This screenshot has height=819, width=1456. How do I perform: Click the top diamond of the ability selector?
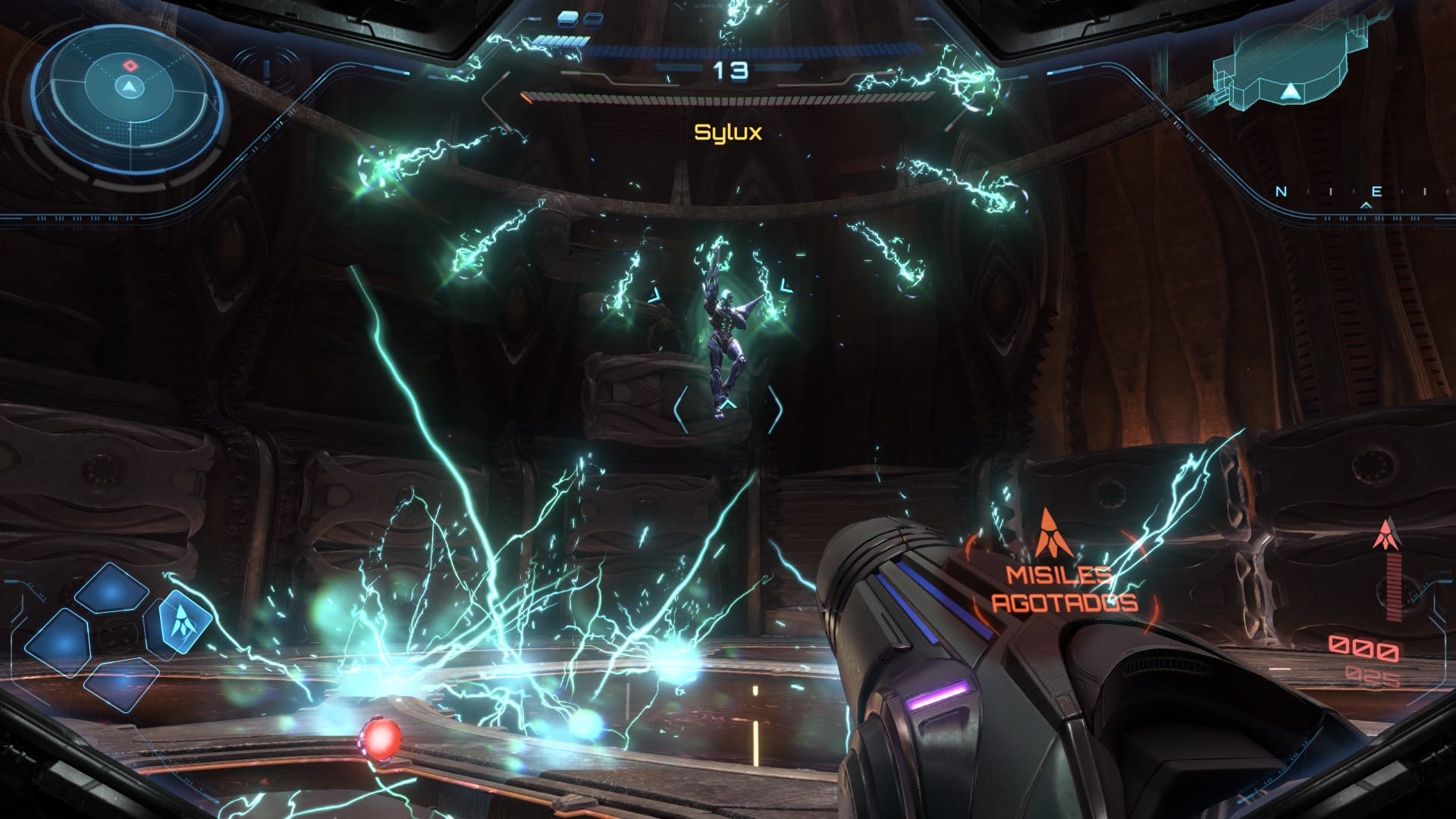pyautogui.click(x=110, y=589)
